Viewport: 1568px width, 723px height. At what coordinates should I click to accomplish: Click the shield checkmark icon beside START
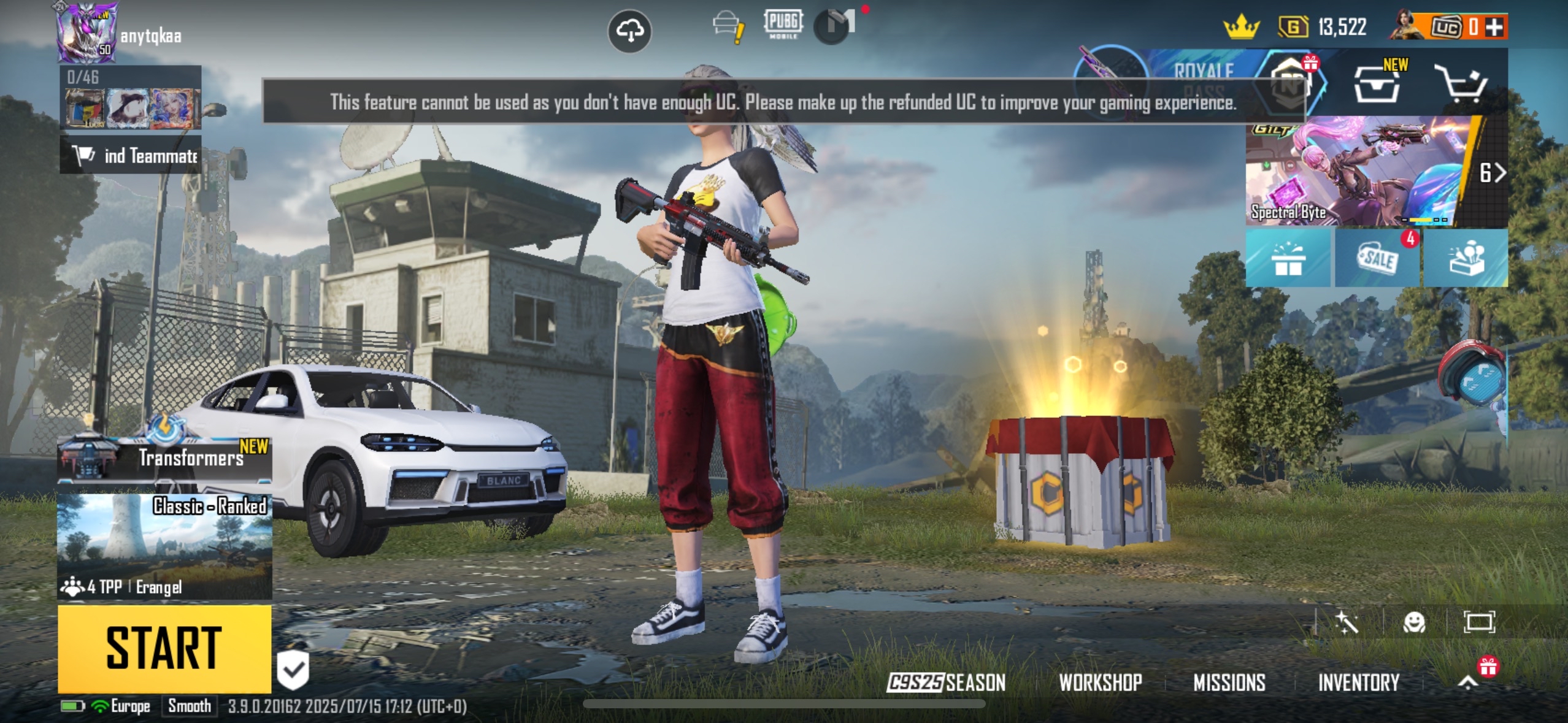(293, 669)
